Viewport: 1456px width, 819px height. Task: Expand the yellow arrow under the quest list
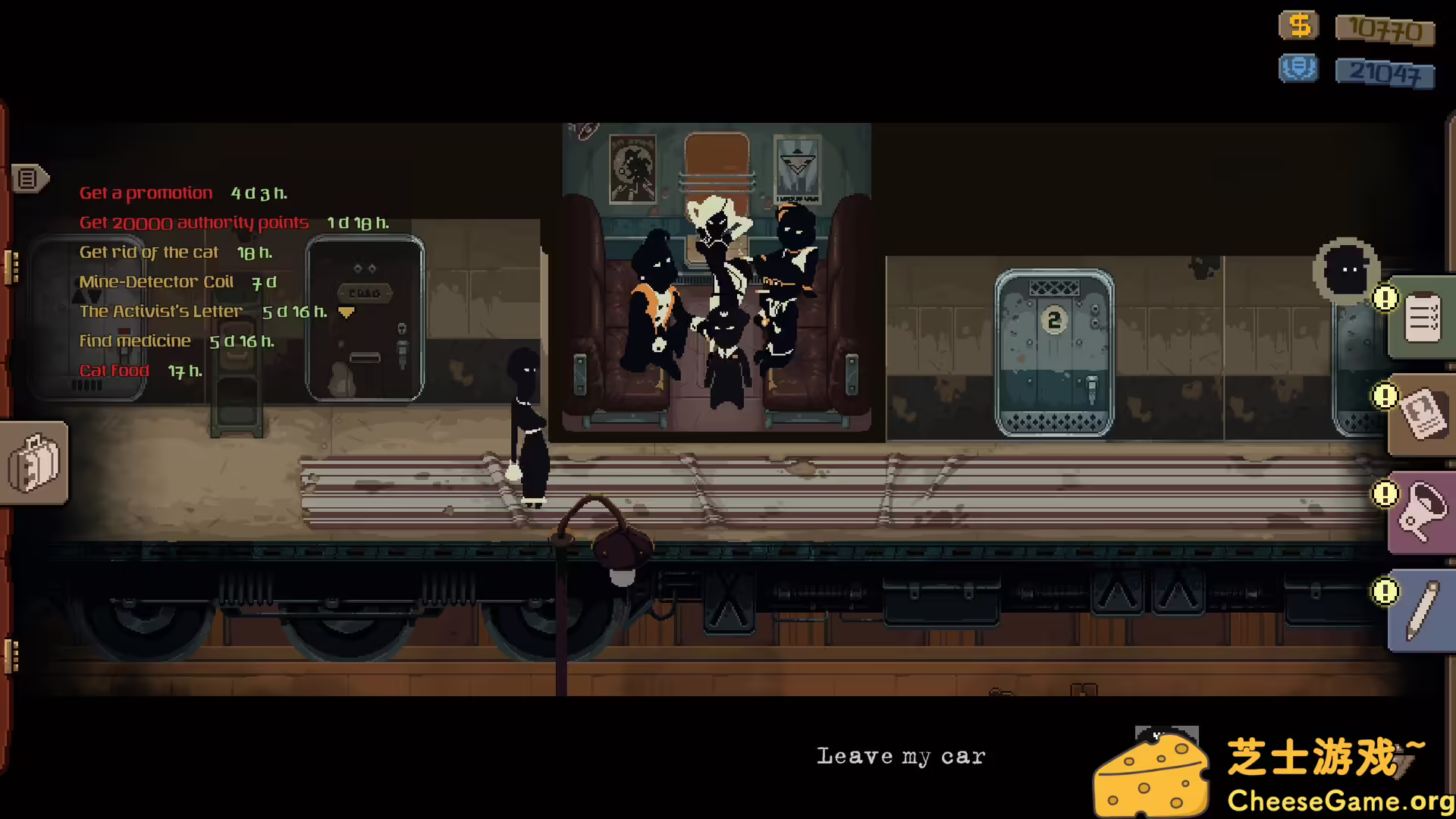(x=346, y=312)
